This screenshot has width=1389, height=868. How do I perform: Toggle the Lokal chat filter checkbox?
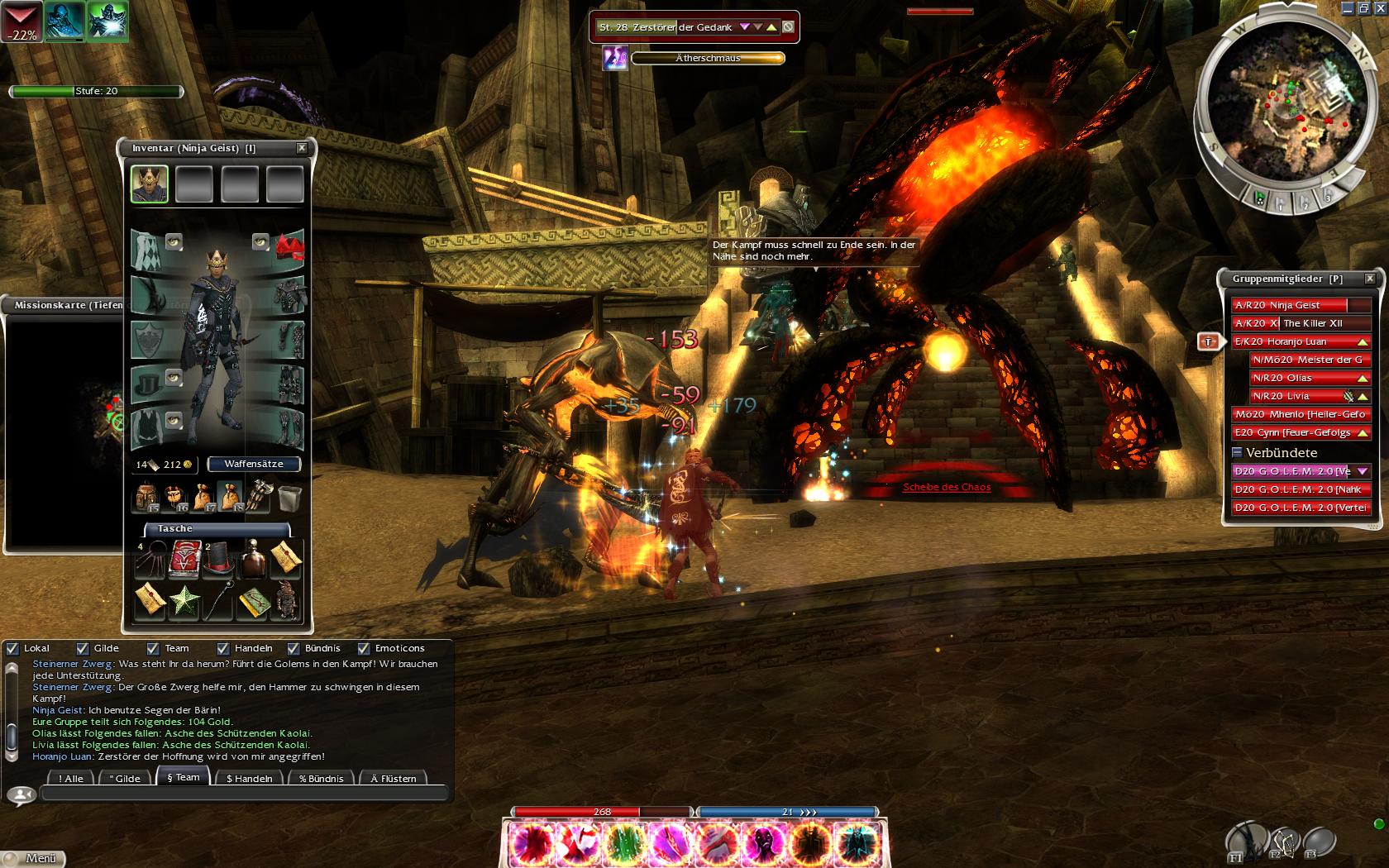point(12,649)
